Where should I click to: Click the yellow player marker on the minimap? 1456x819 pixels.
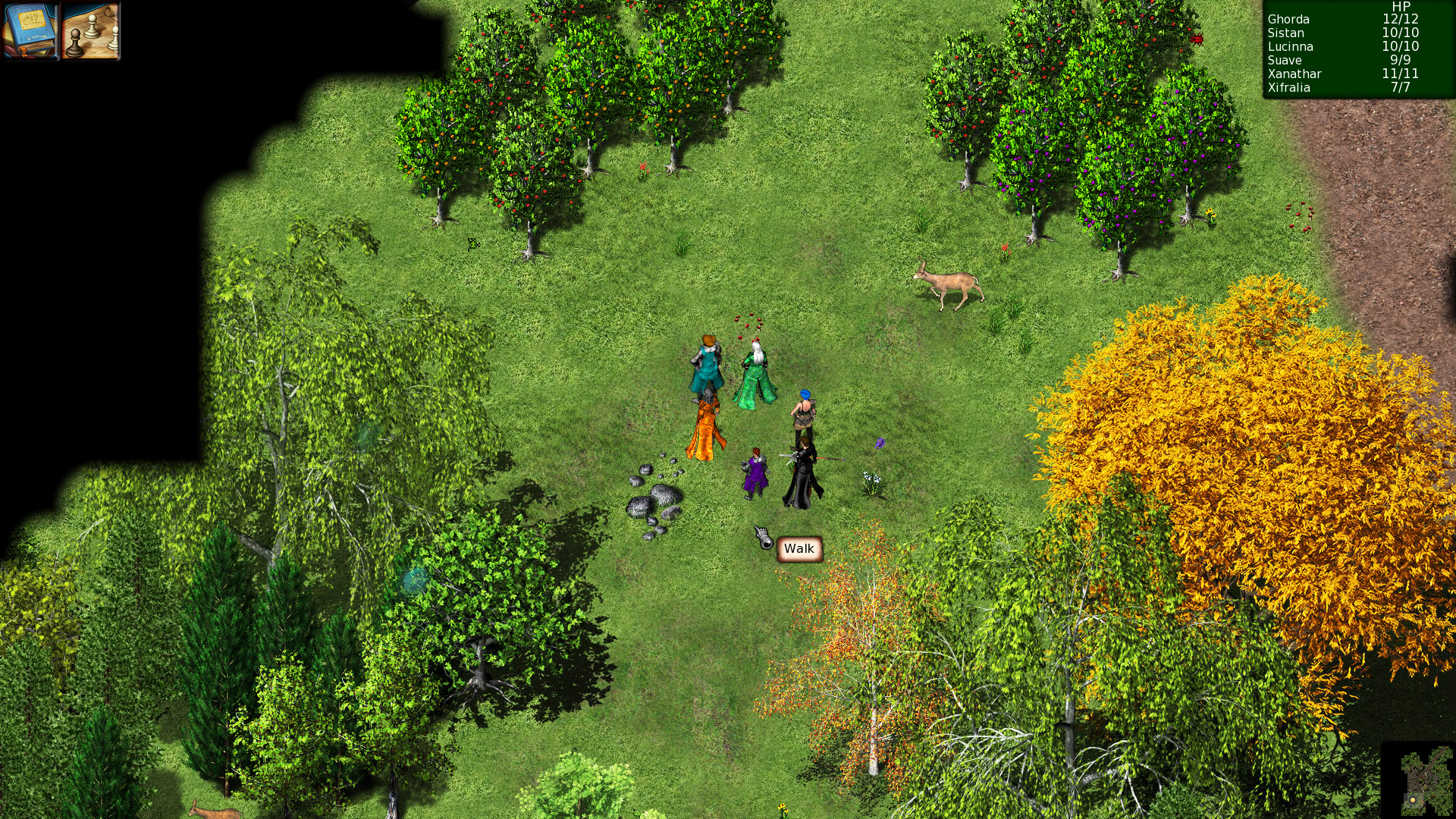tap(1413, 800)
